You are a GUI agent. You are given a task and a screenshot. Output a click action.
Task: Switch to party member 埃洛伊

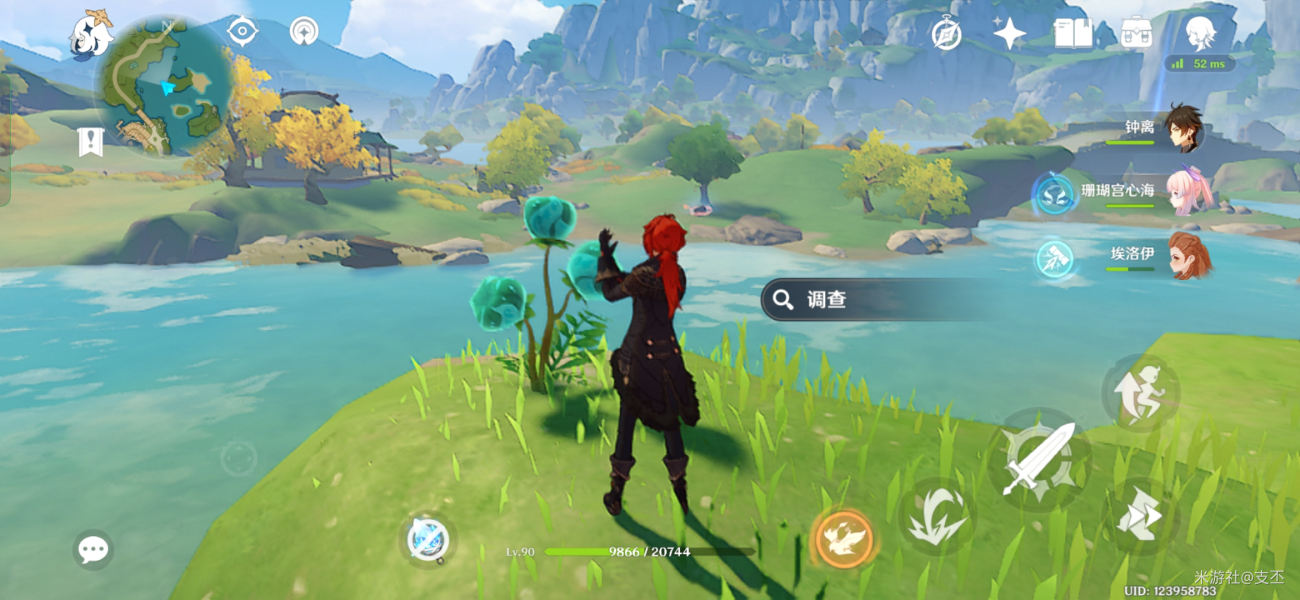click(1188, 255)
